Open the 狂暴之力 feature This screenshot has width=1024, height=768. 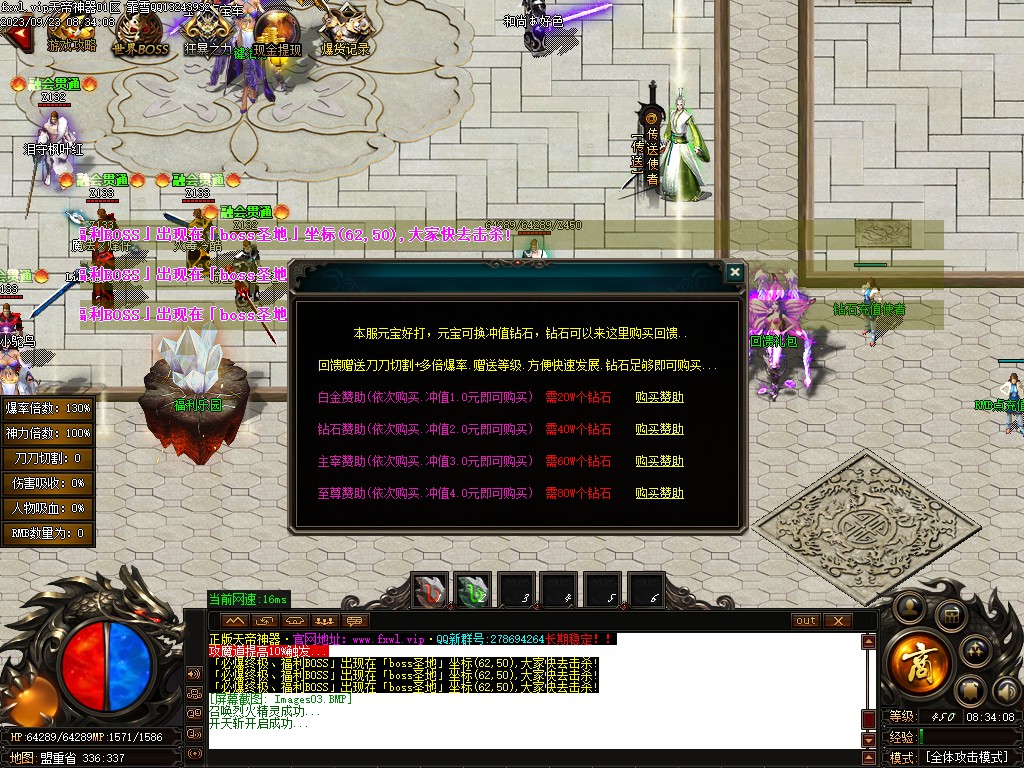(x=207, y=32)
